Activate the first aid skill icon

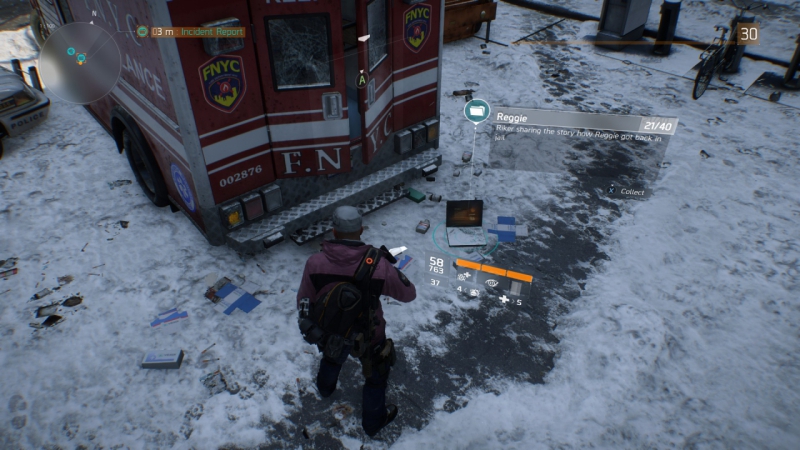click(465, 275)
